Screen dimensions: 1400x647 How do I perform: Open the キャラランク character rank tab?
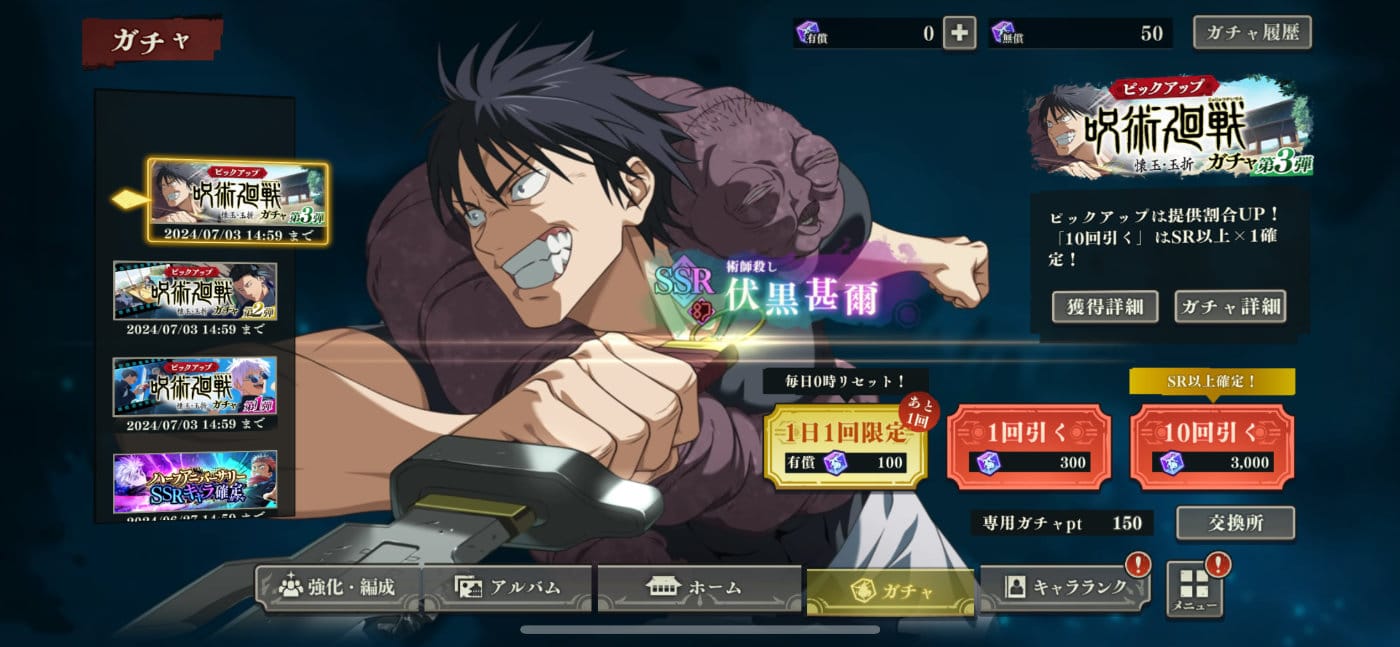[x=1064, y=587]
